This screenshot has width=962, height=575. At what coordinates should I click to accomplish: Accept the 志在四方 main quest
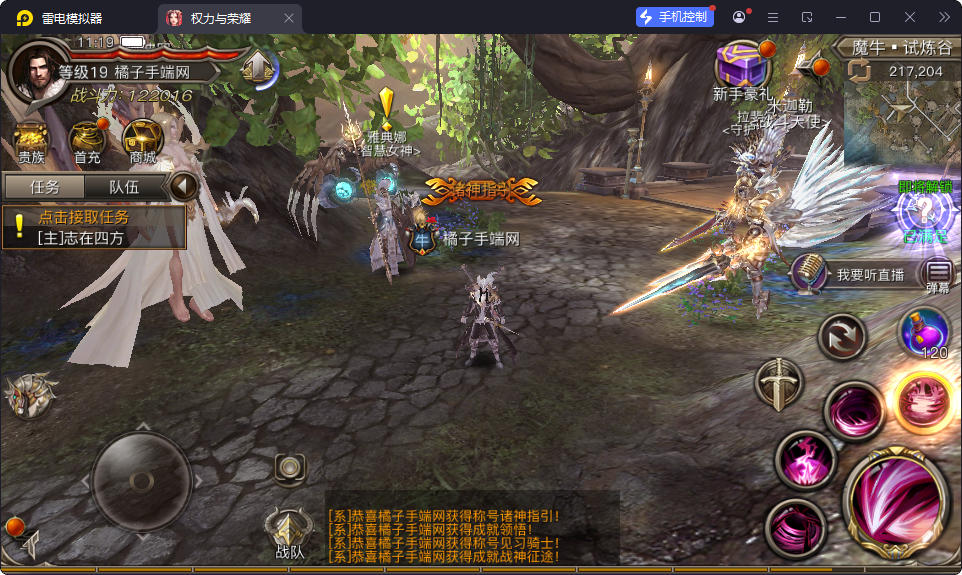point(95,228)
